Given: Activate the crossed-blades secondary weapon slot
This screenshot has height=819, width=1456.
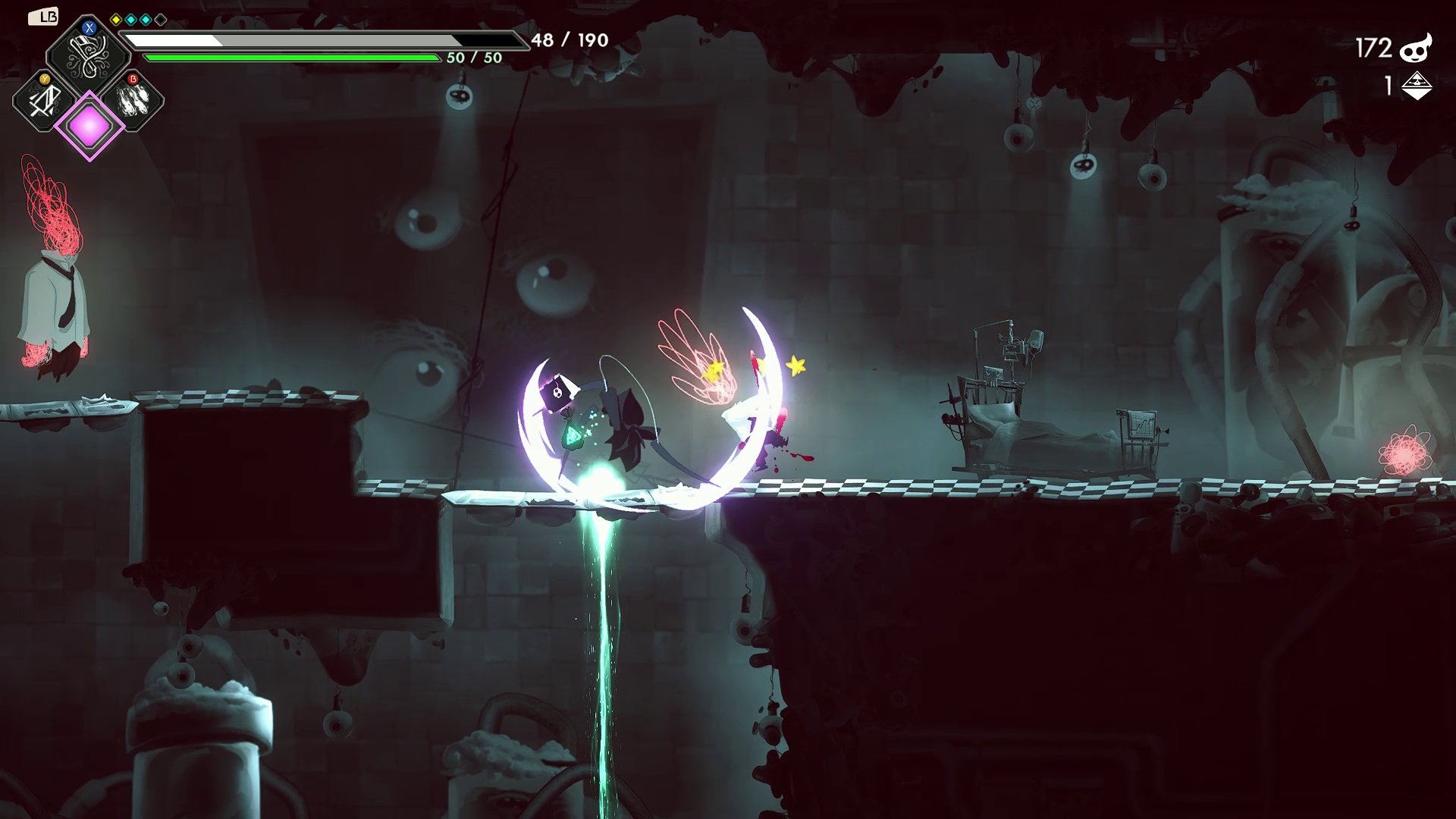Looking at the screenshot, I should (44, 100).
